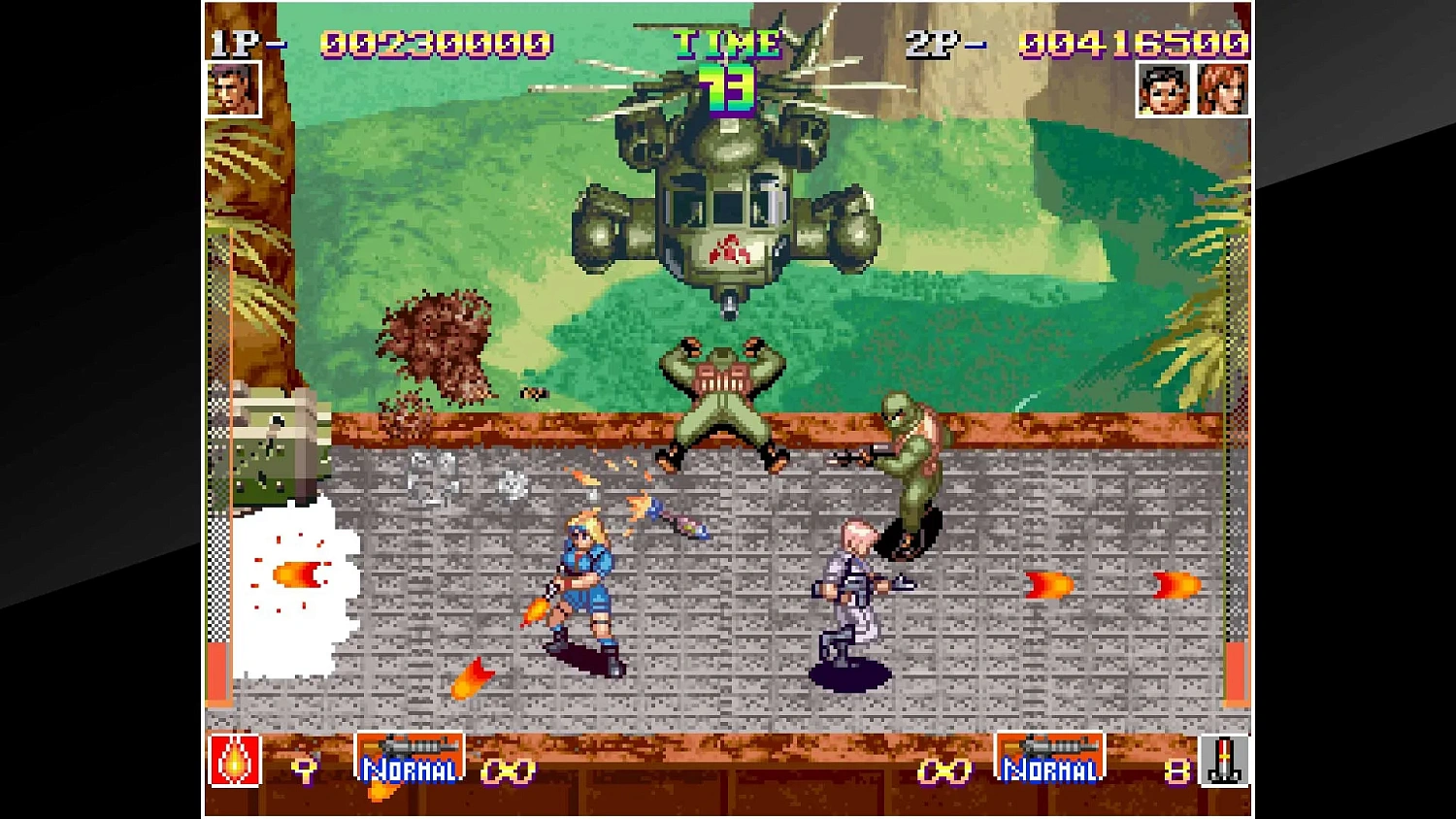This screenshot has height=819, width=1456.
Task: Select the 1P flame grenade icon
Action: pyautogui.click(x=233, y=762)
